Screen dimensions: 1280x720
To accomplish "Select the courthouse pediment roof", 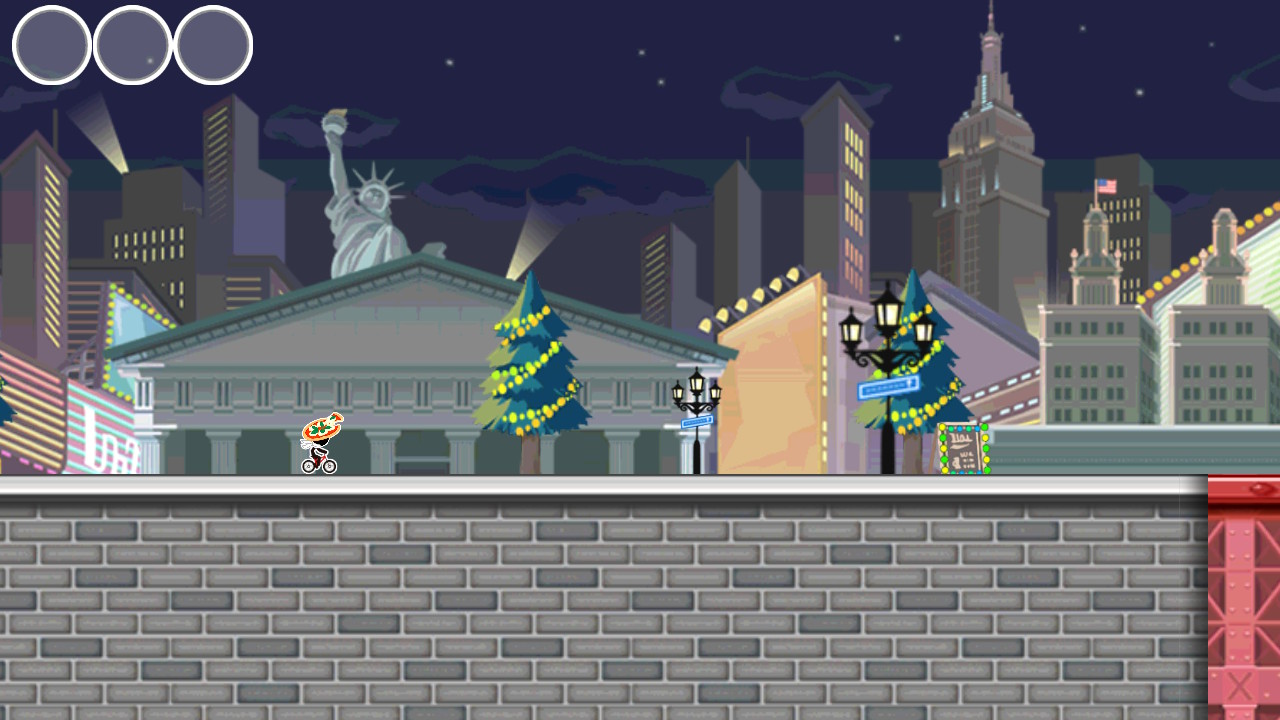I will tap(420, 290).
